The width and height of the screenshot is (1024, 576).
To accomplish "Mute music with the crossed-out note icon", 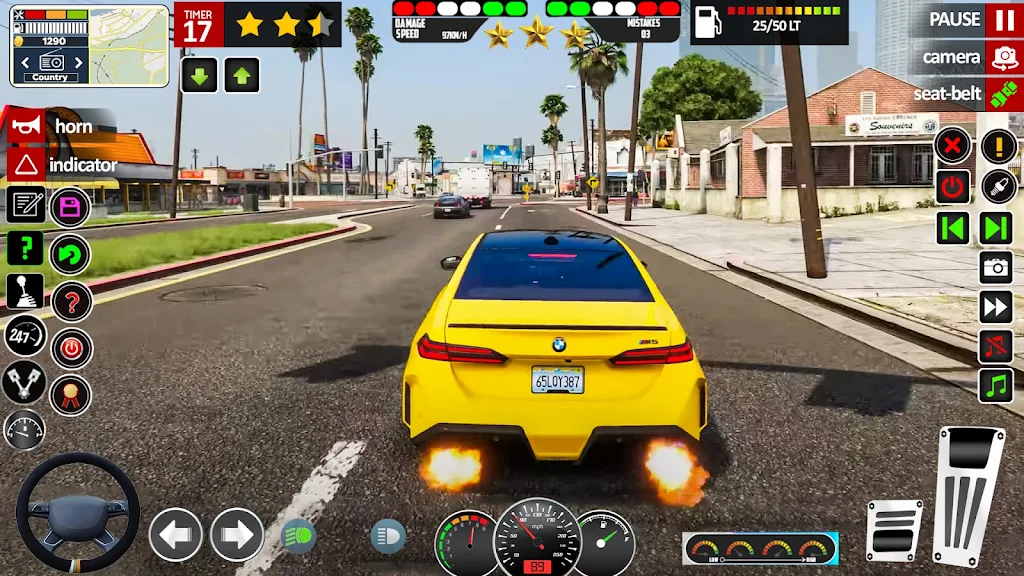I will (x=996, y=346).
